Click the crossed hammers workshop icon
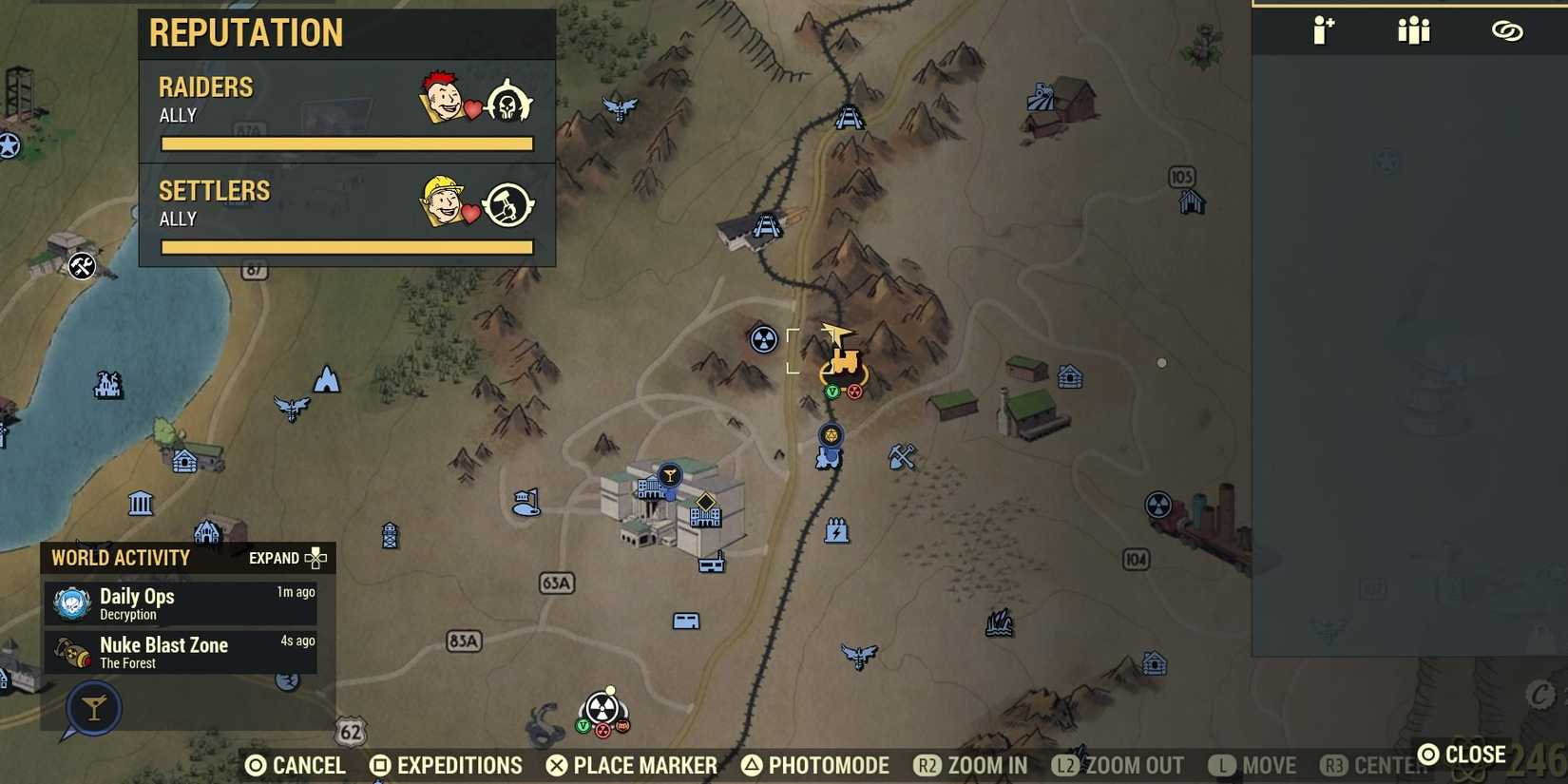1568x784 pixels. (x=901, y=454)
